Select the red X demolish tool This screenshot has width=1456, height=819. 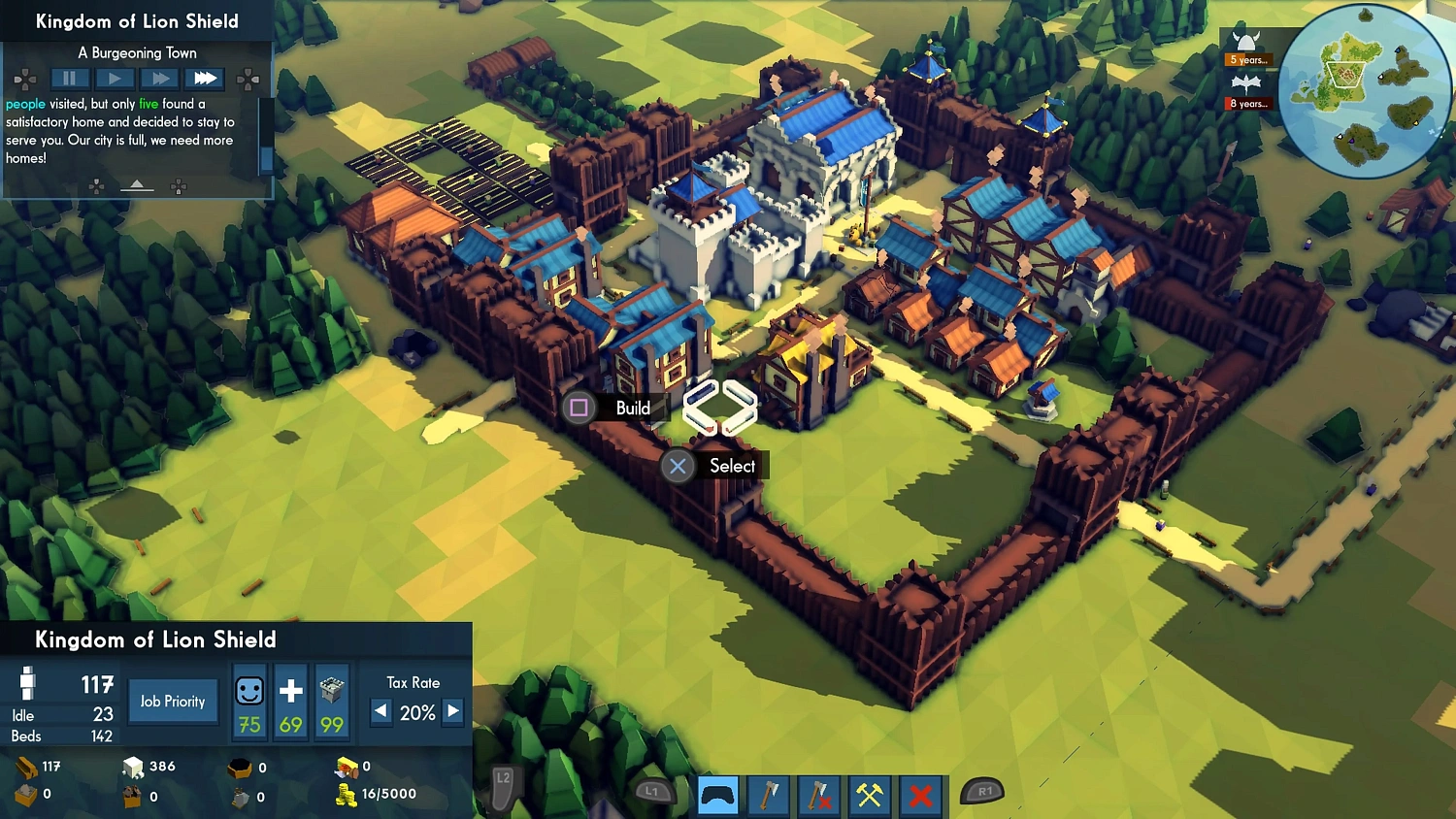pyautogui.click(x=919, y=796)
